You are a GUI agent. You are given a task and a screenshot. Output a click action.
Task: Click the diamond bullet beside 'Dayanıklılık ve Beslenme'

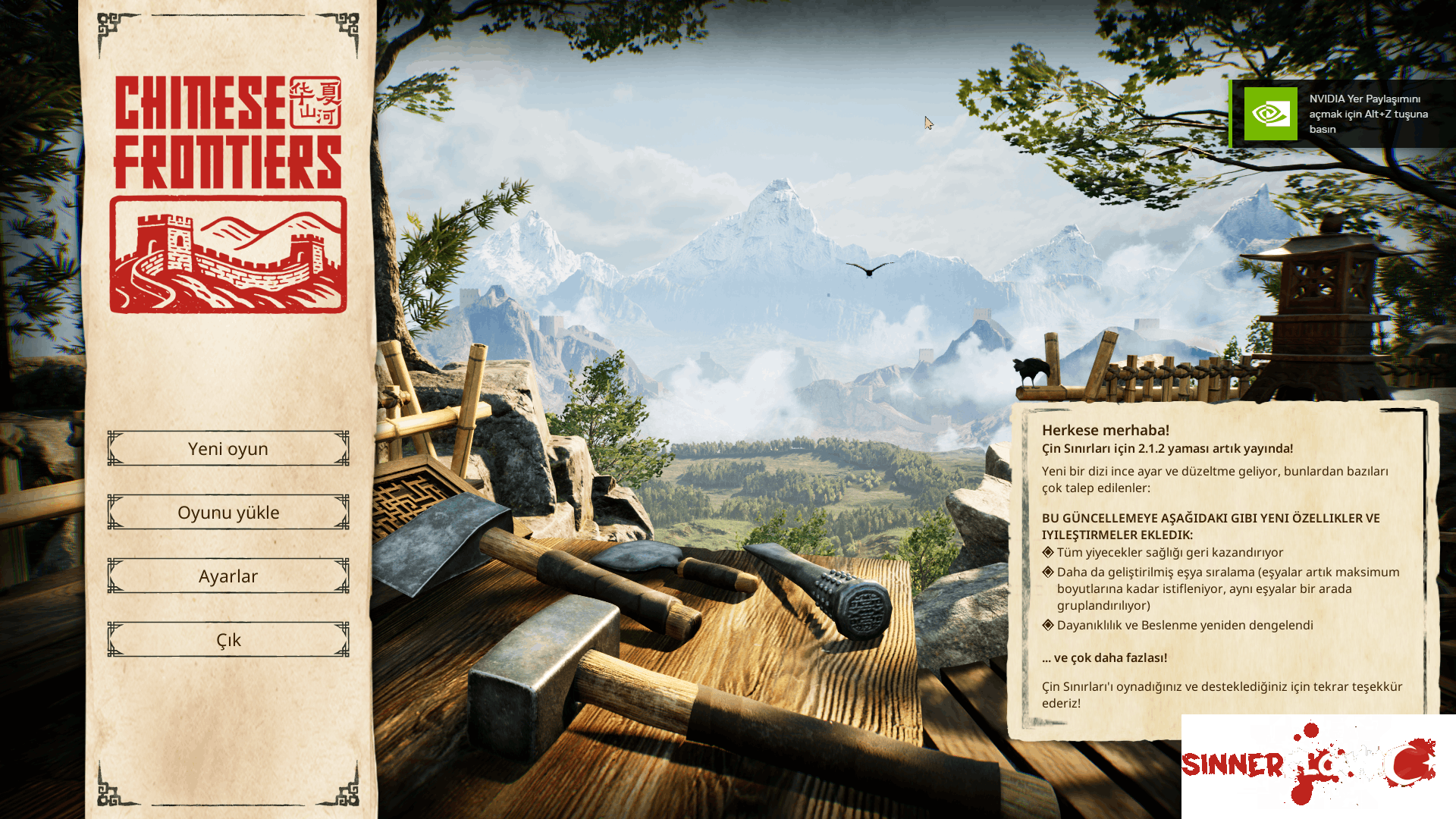pos(1049,625)
